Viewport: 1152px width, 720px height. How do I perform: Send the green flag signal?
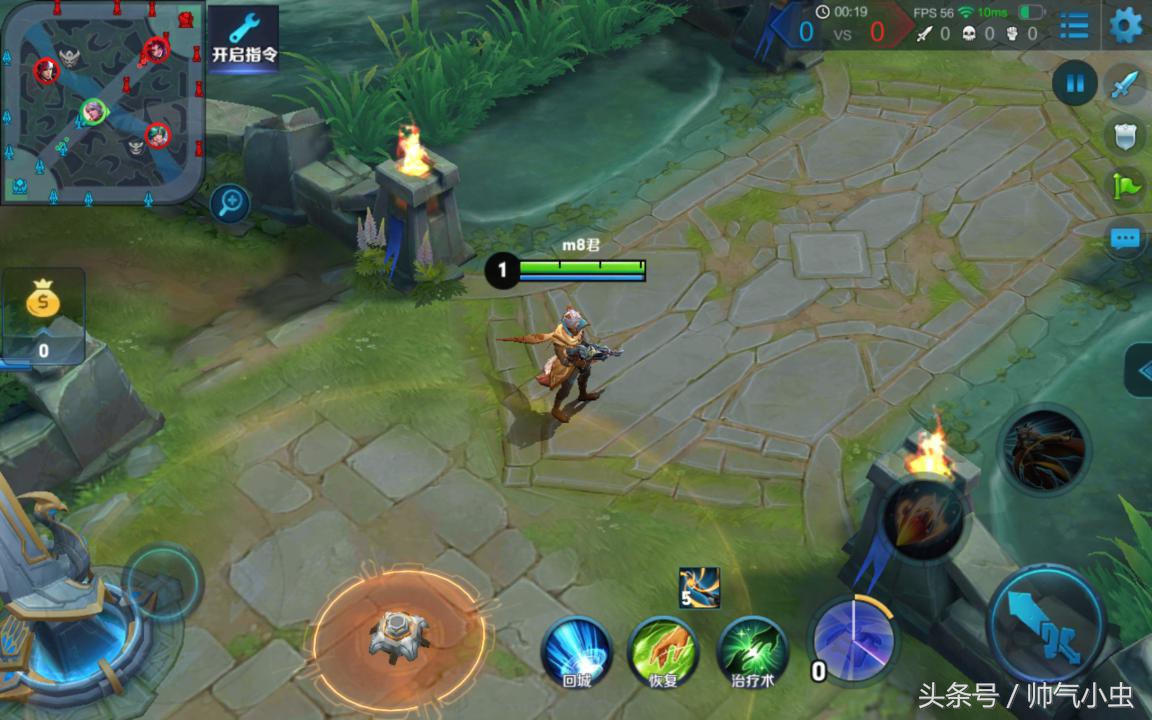(x=1125, y=186)
